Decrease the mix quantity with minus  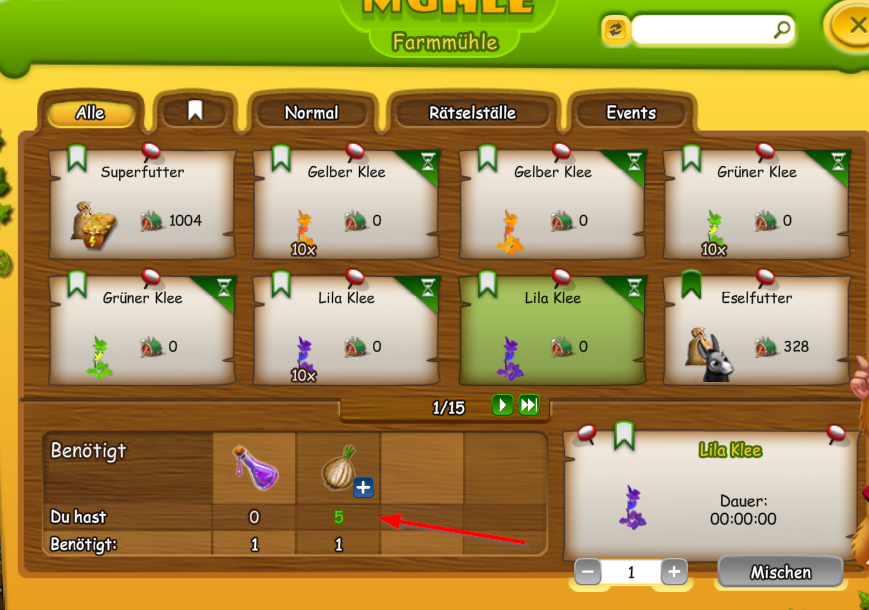[588, 572]
